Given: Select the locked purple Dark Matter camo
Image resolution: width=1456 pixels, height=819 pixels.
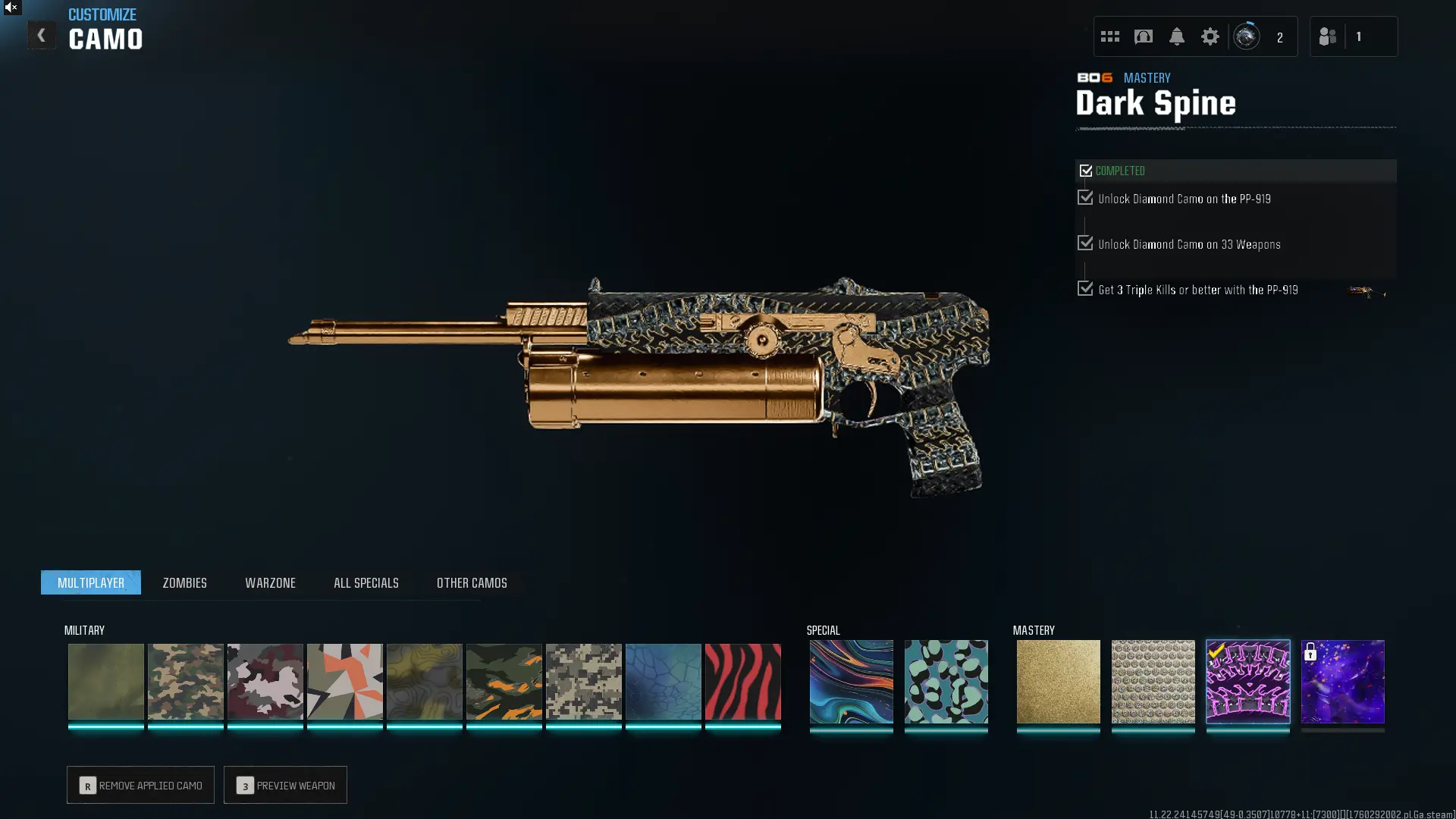Looking at the screenshot, I should (1342, 681).
